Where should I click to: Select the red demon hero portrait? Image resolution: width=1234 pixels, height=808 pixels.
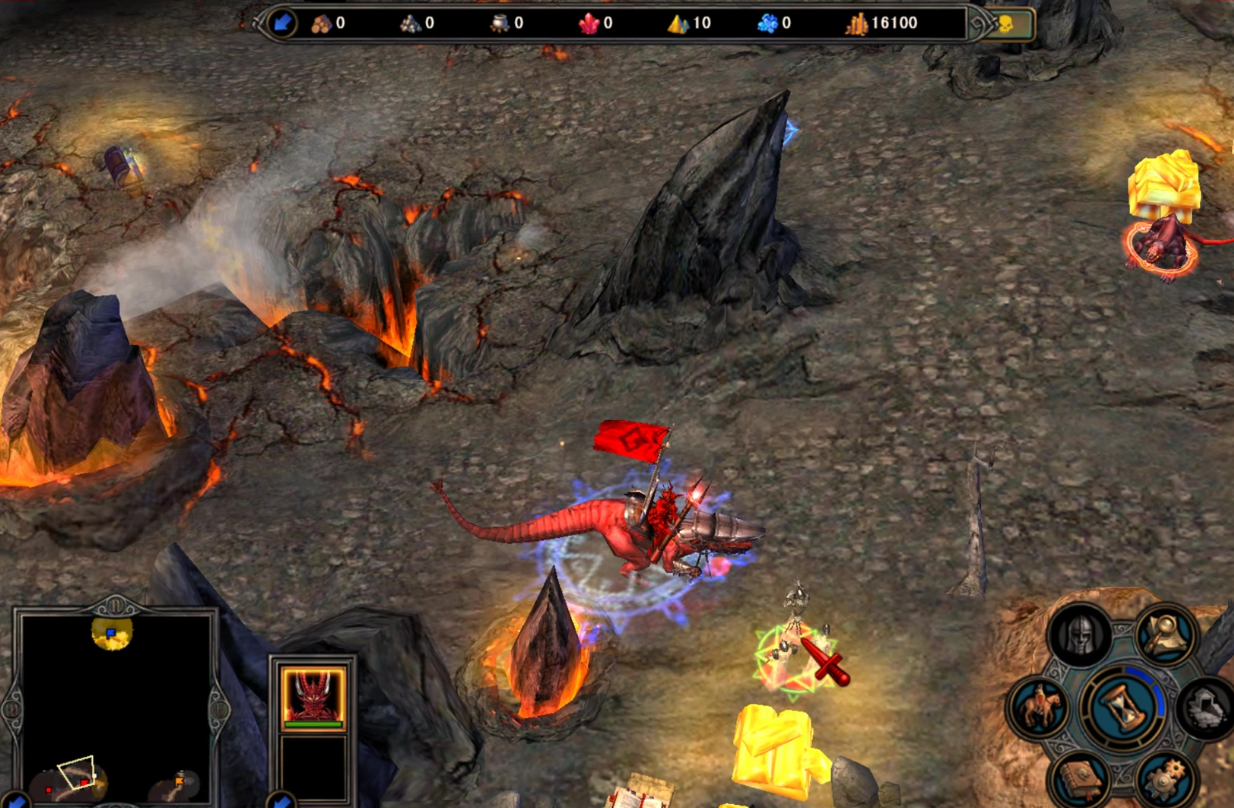click(x=313, y=694)
